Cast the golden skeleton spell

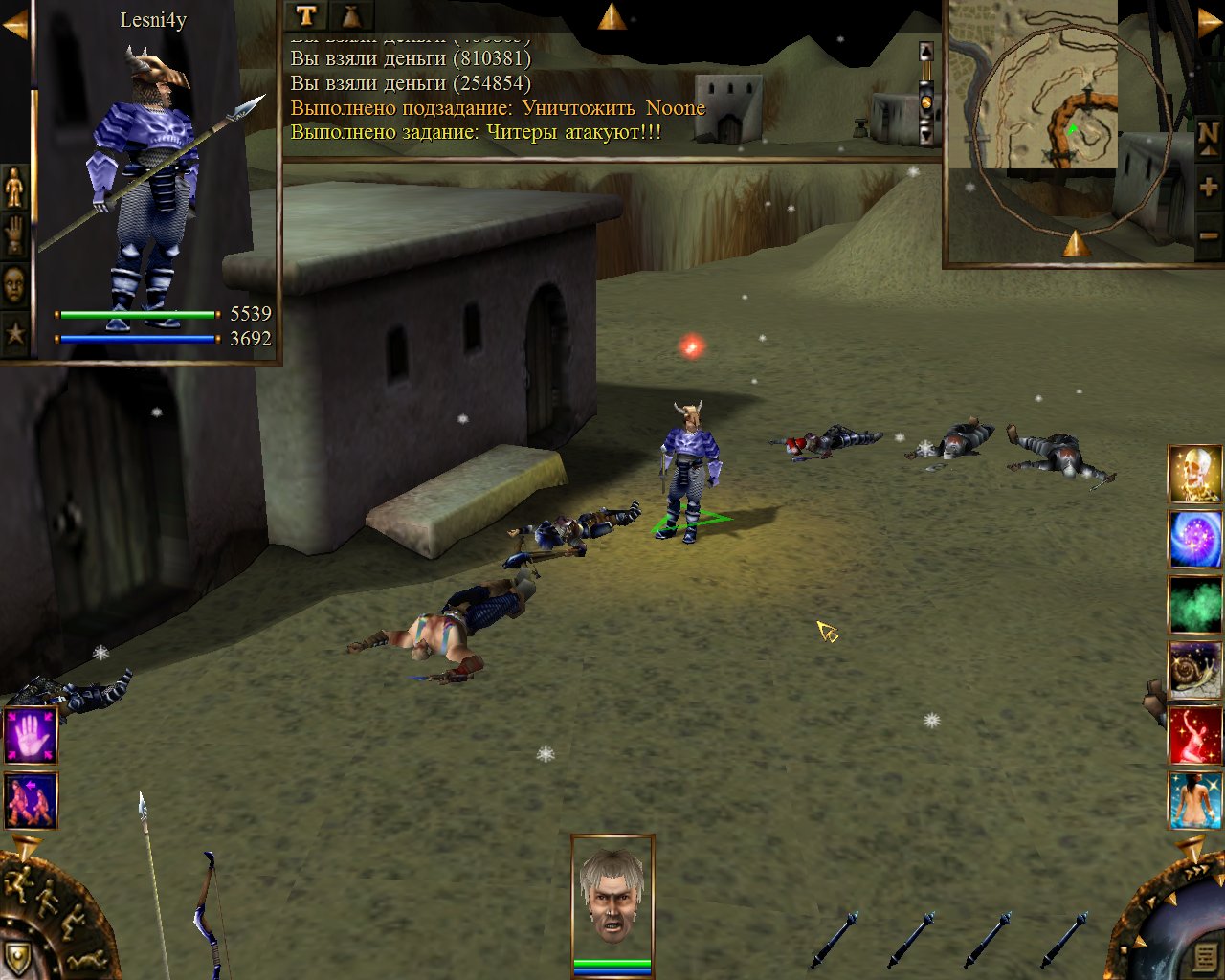pyautogui.click(x=1194, y=474)
